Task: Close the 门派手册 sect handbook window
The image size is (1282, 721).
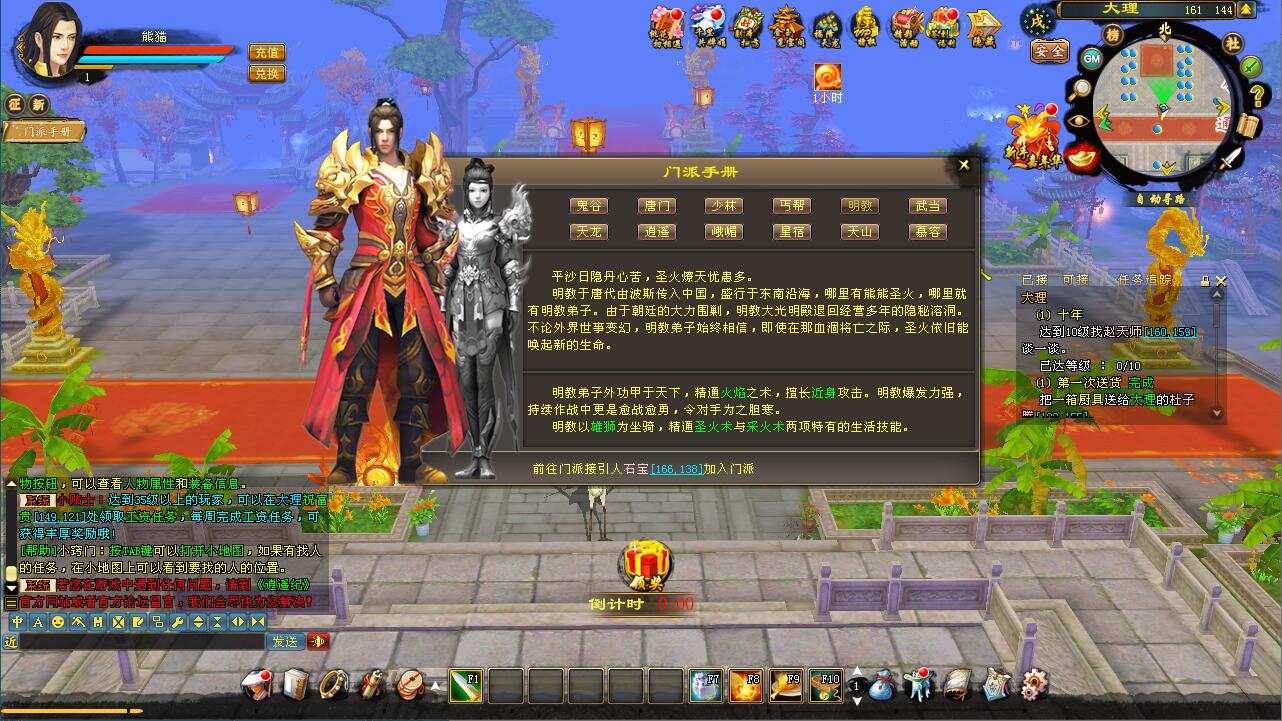Action: [x=964, y=165]
